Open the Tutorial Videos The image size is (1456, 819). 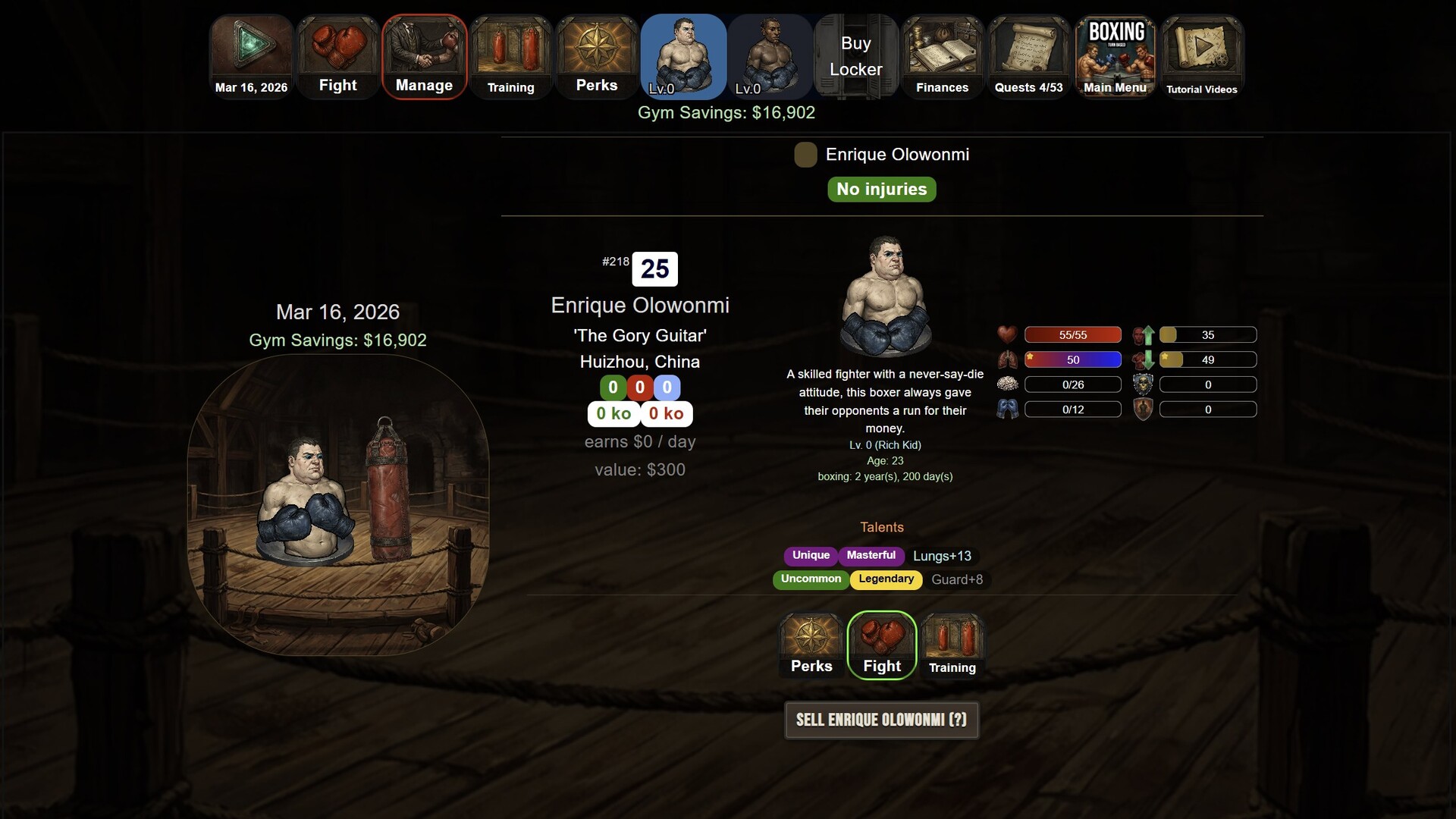coord(1201,57)
